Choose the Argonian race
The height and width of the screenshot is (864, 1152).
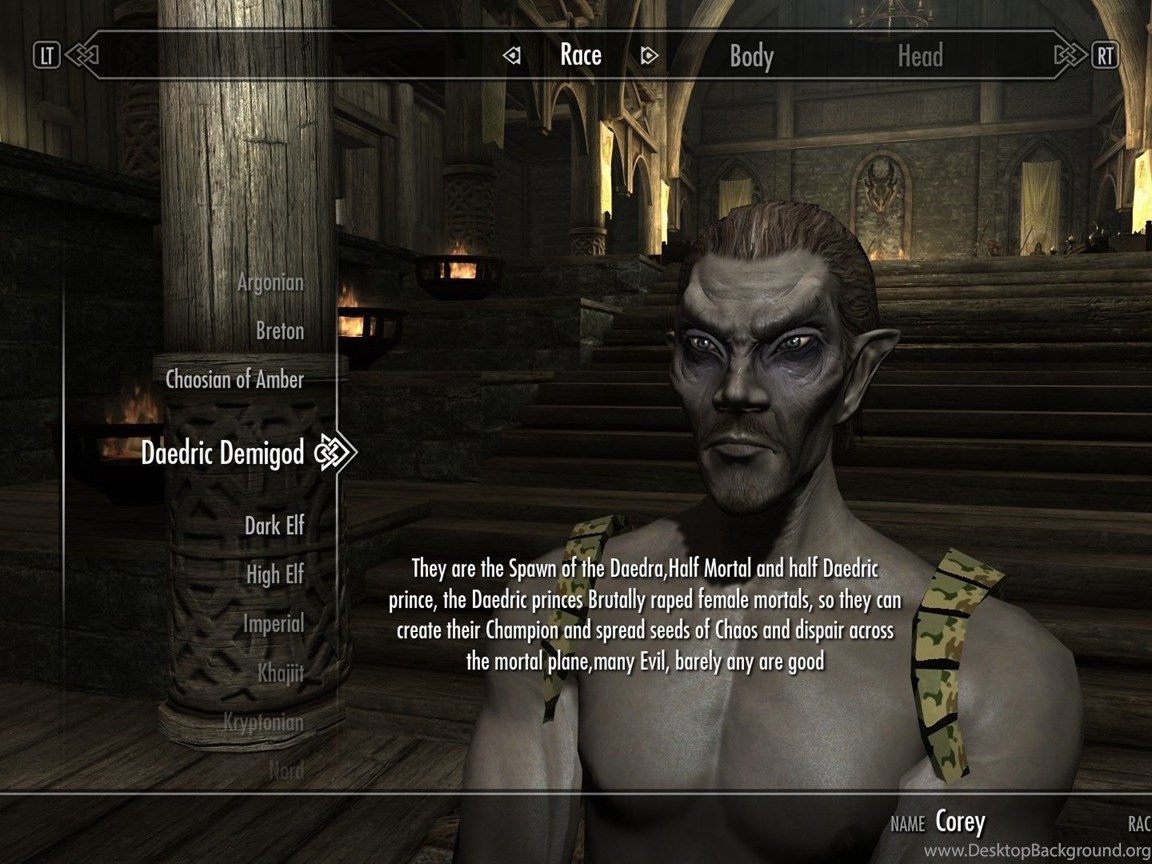click(x=270, y=283)
